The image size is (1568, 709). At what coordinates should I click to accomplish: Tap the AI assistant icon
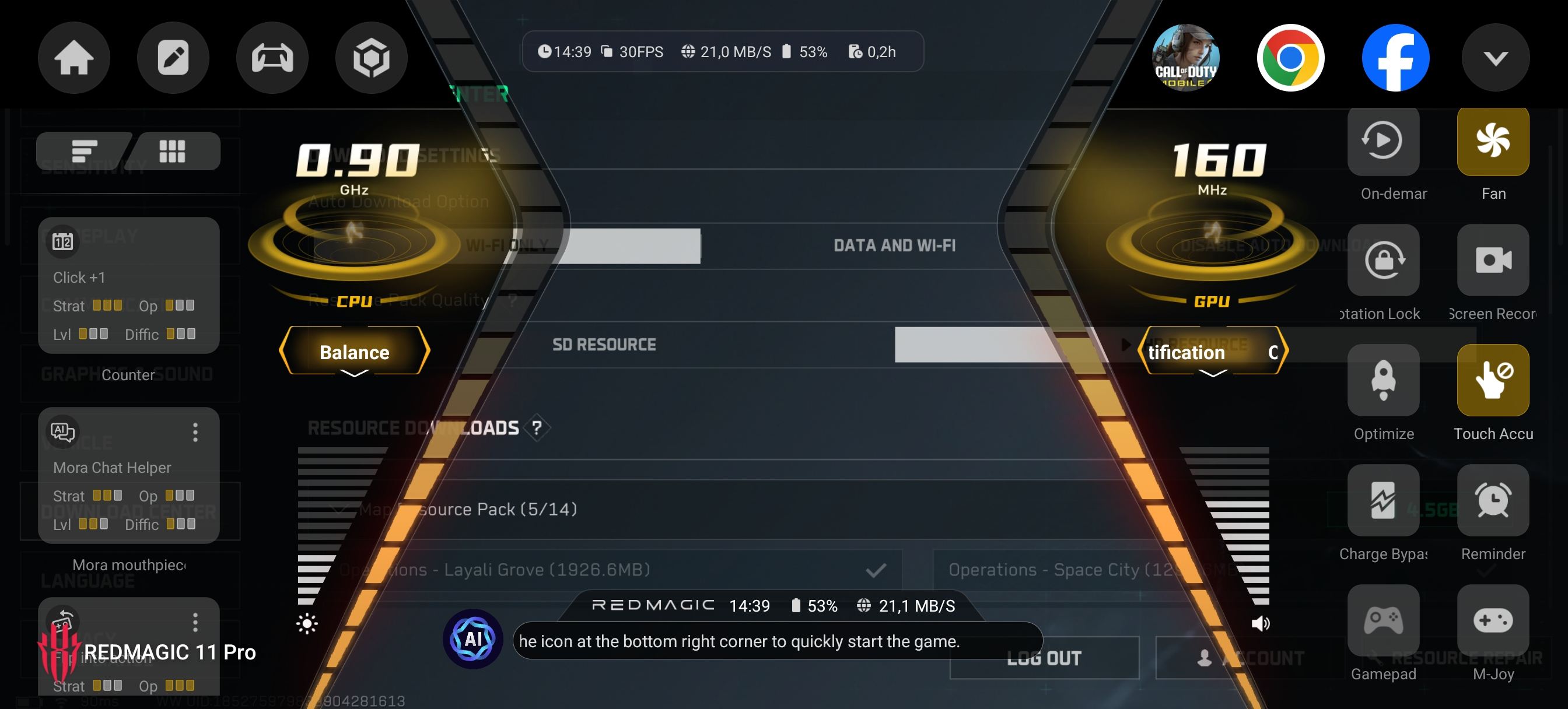pos(473,639)
